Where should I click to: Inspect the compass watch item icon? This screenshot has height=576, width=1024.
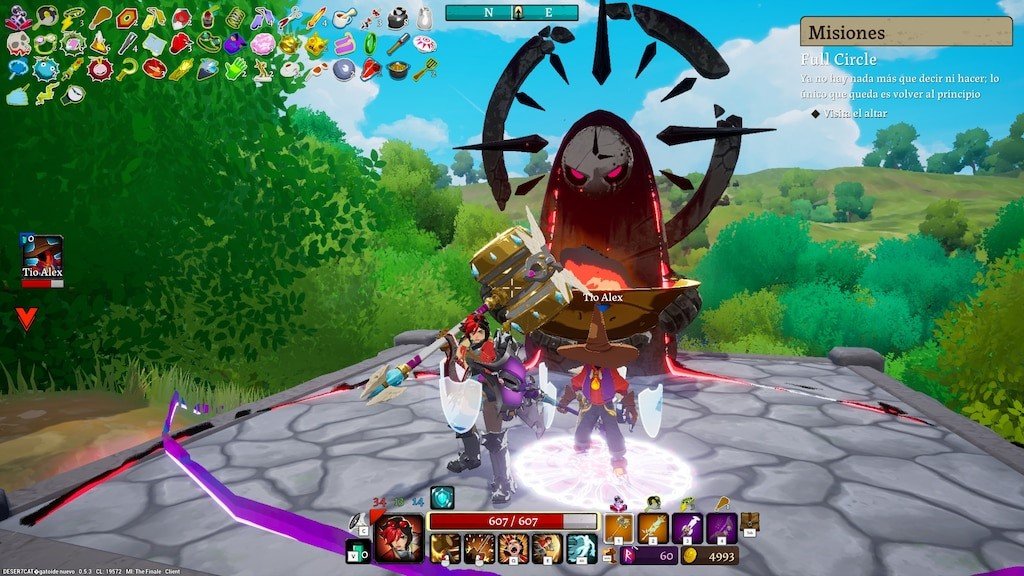pos(72,94)
